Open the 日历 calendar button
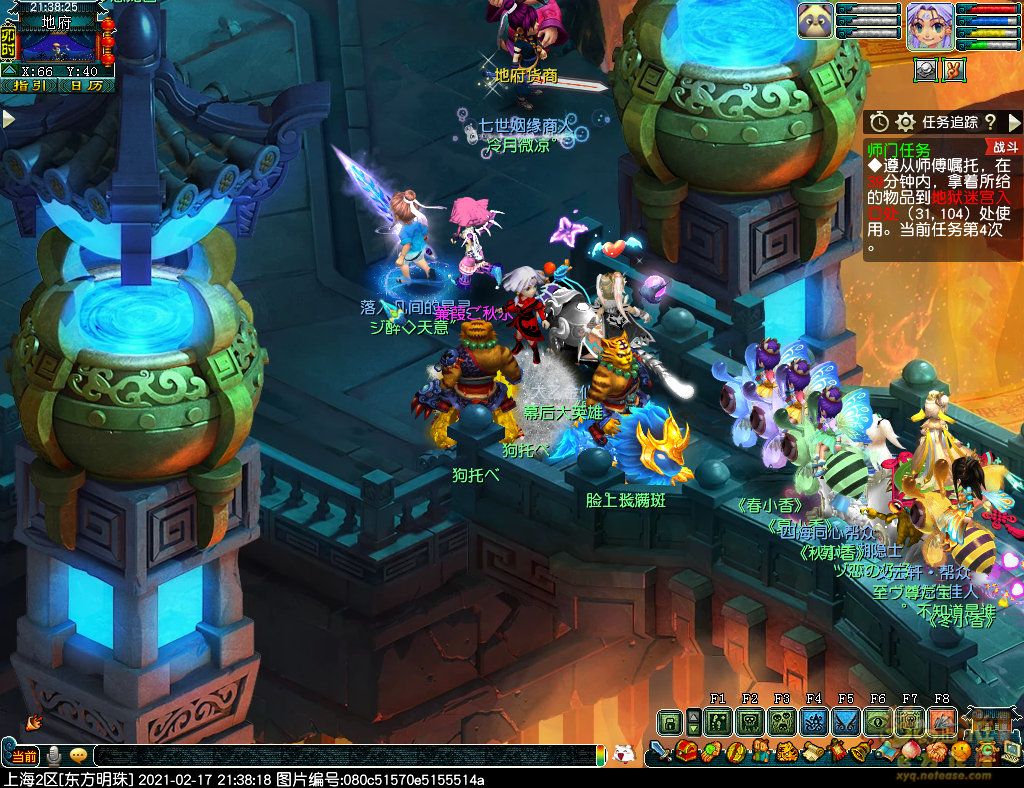Screen dimensions: 1024x788 click(87, 86)
